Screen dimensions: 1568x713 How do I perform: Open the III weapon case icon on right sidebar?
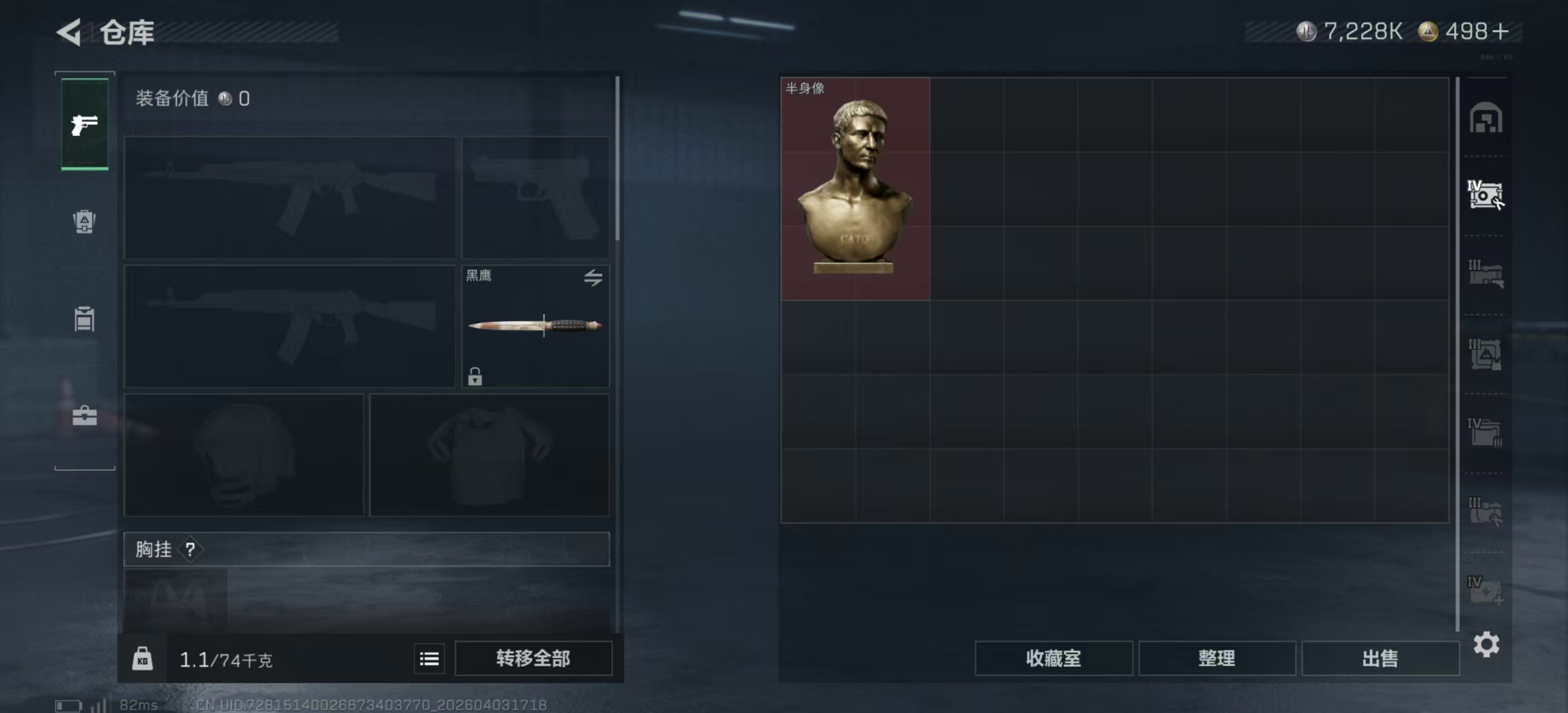point(1488,274)
